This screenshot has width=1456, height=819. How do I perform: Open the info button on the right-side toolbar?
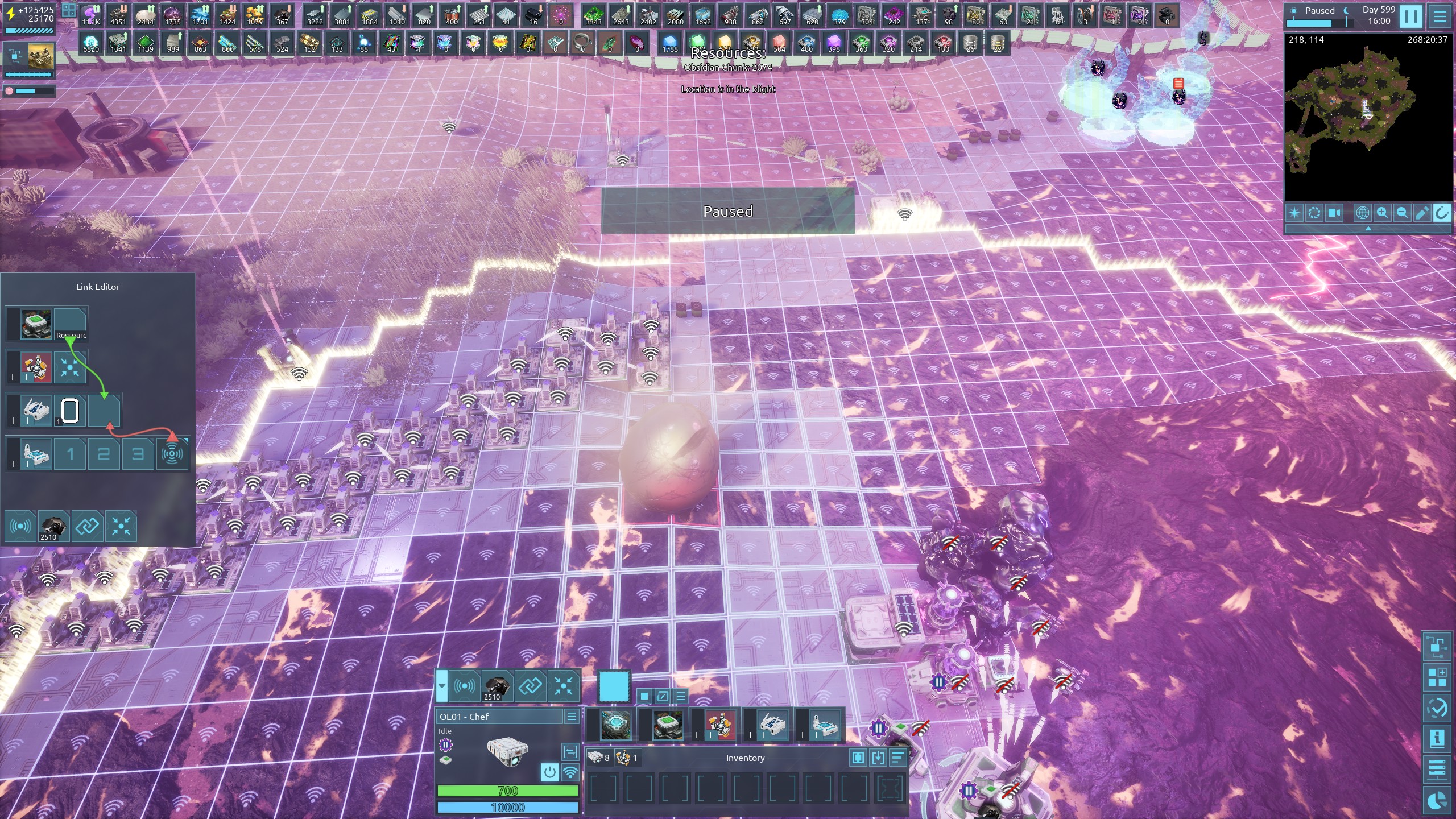1437,739
